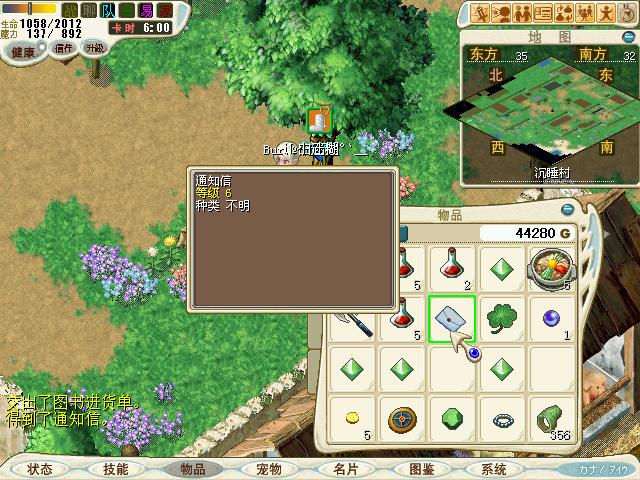
Task: Open the 信件 mail button
Action: pyautogui.click(x=64, y=48)
